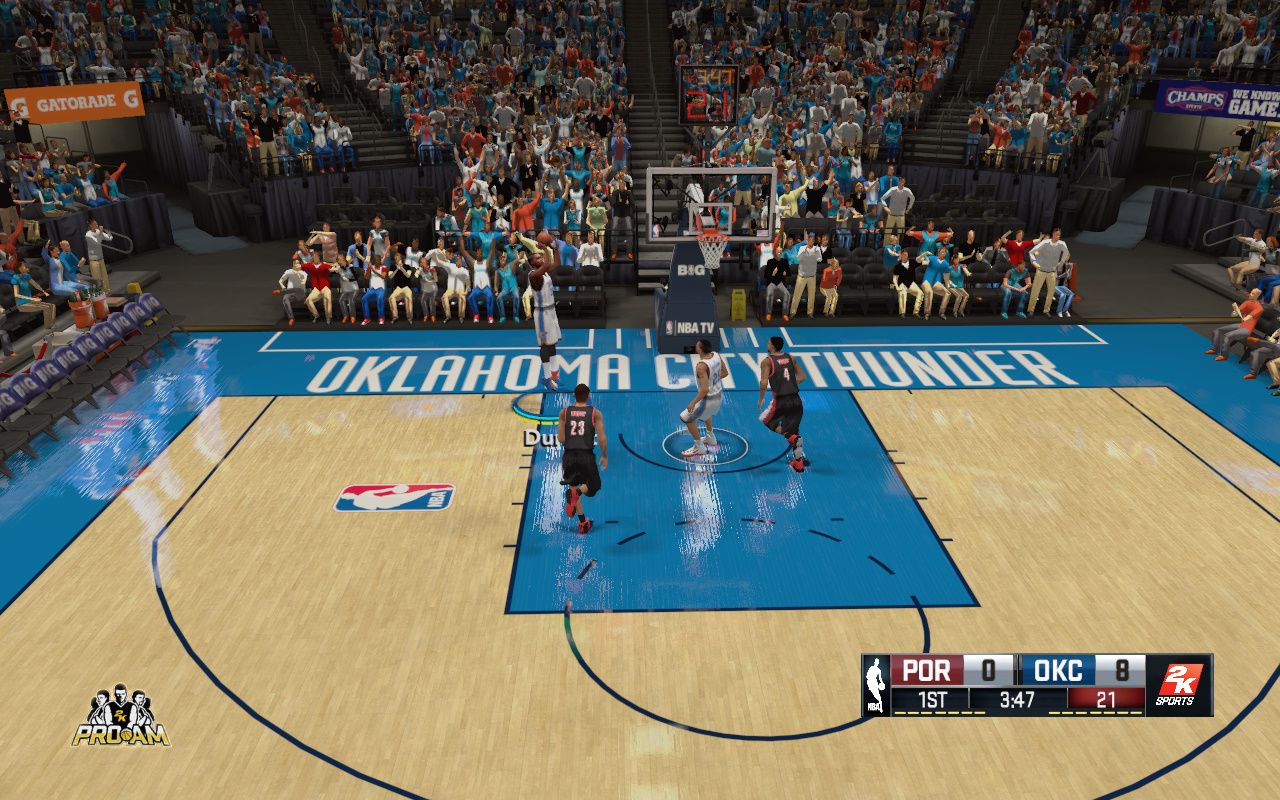The width and height of the screenshot is (1280, 800).
Task: Select the NBA logo on the scoreboard
Action: [x=876, y=685]
